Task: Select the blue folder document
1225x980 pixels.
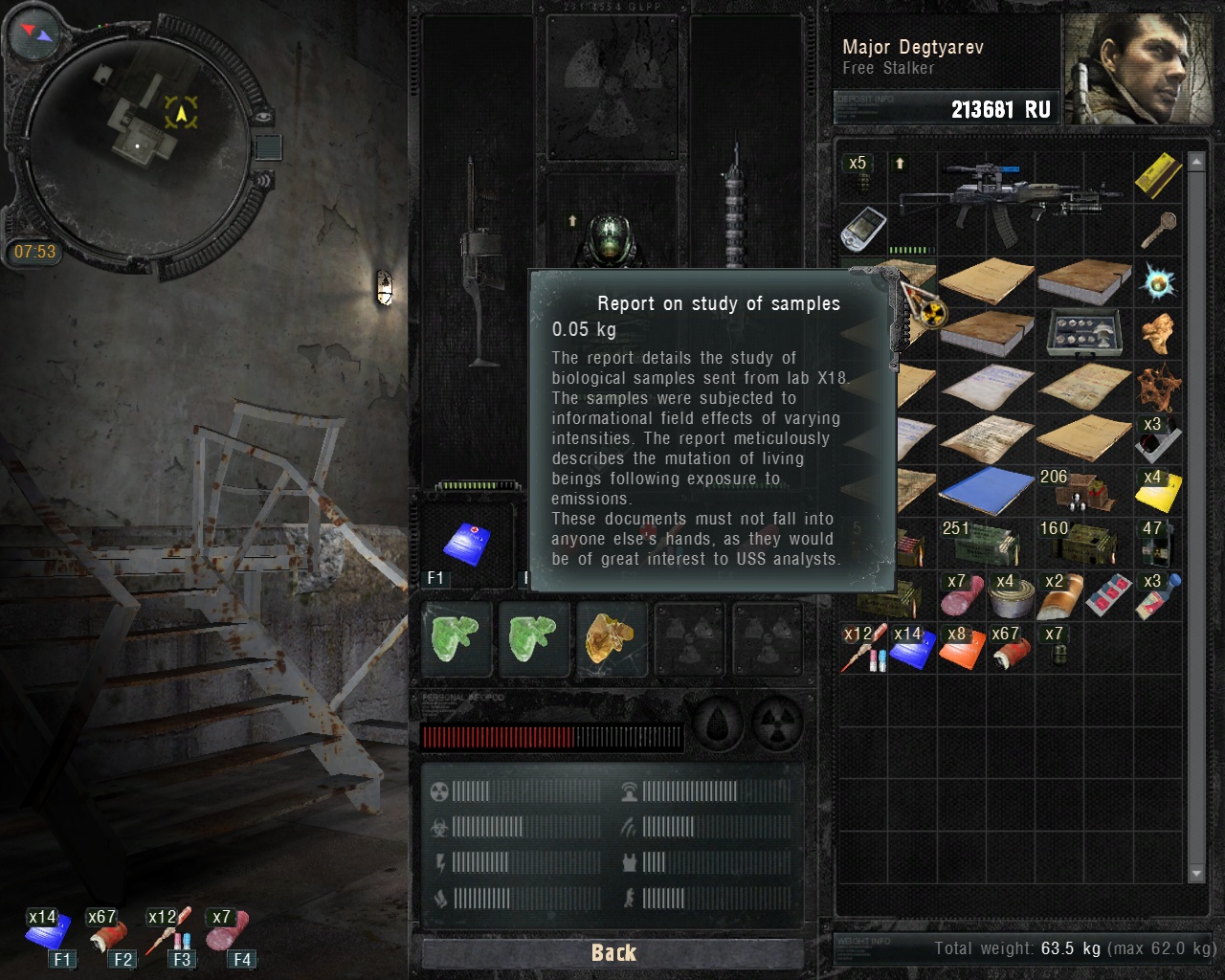Action: click(986, 489)
